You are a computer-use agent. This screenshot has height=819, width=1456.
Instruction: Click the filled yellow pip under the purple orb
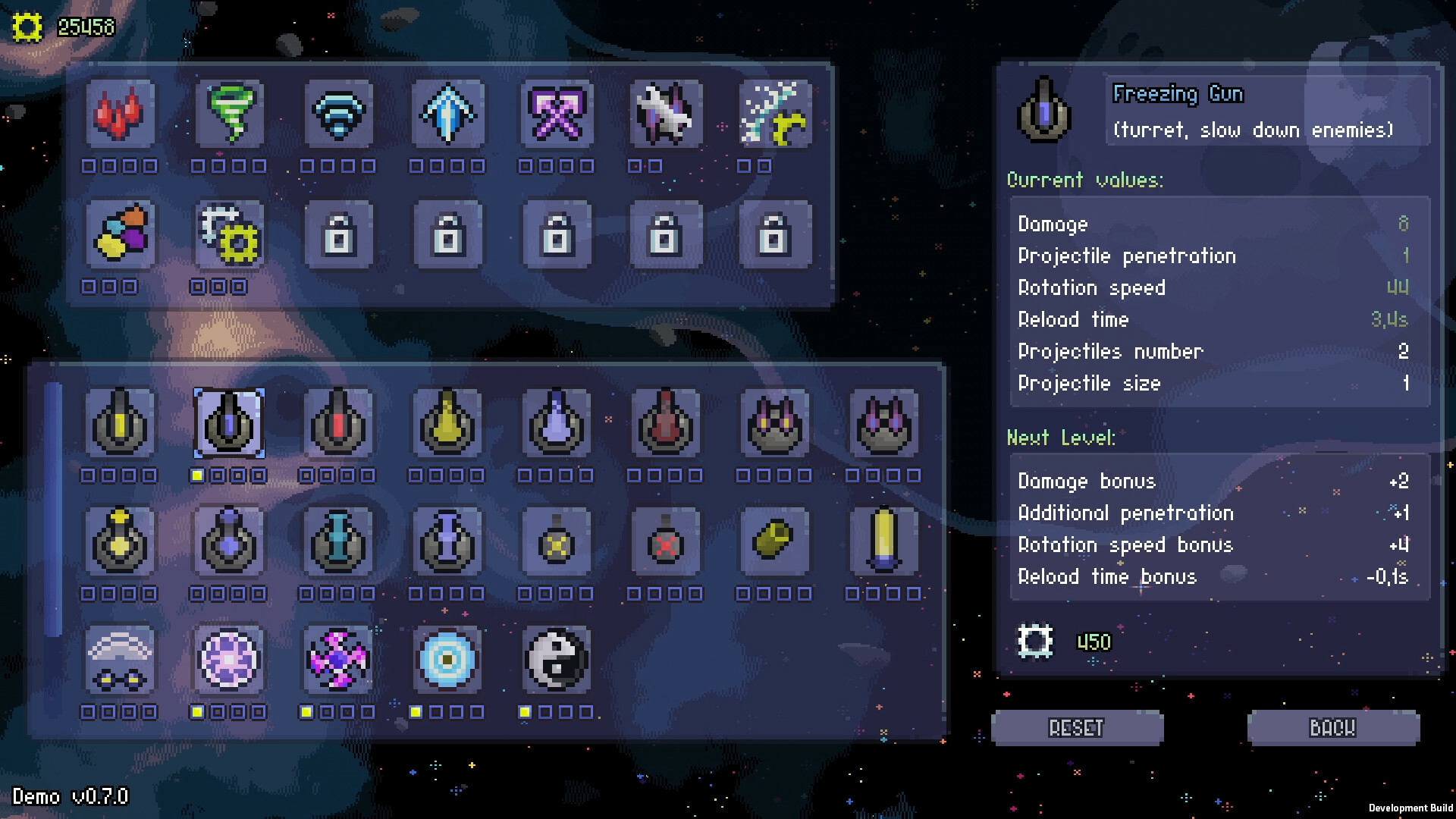point(199,711)
